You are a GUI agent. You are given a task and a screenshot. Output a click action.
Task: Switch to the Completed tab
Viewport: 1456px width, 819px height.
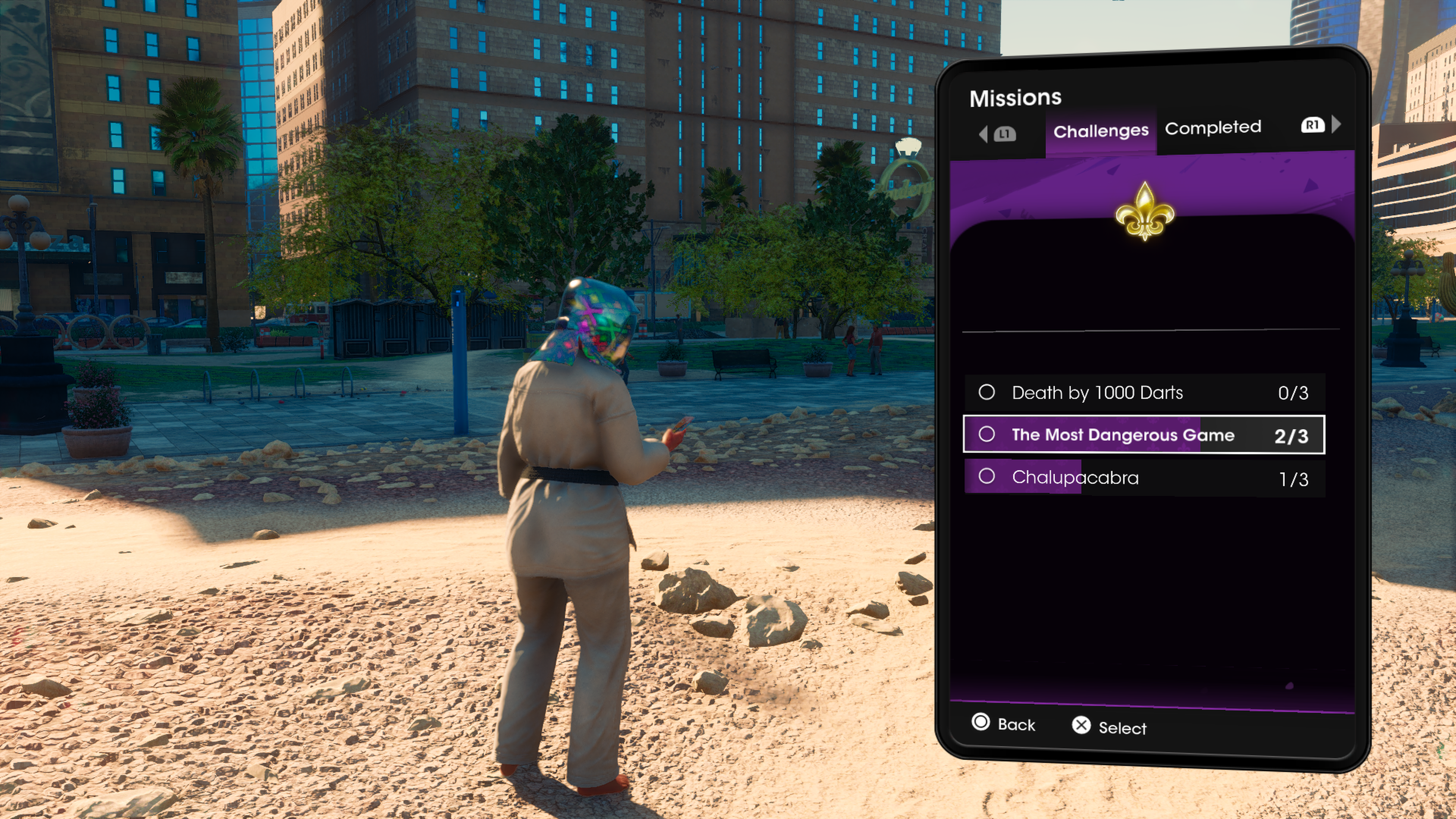(1213, 128)
